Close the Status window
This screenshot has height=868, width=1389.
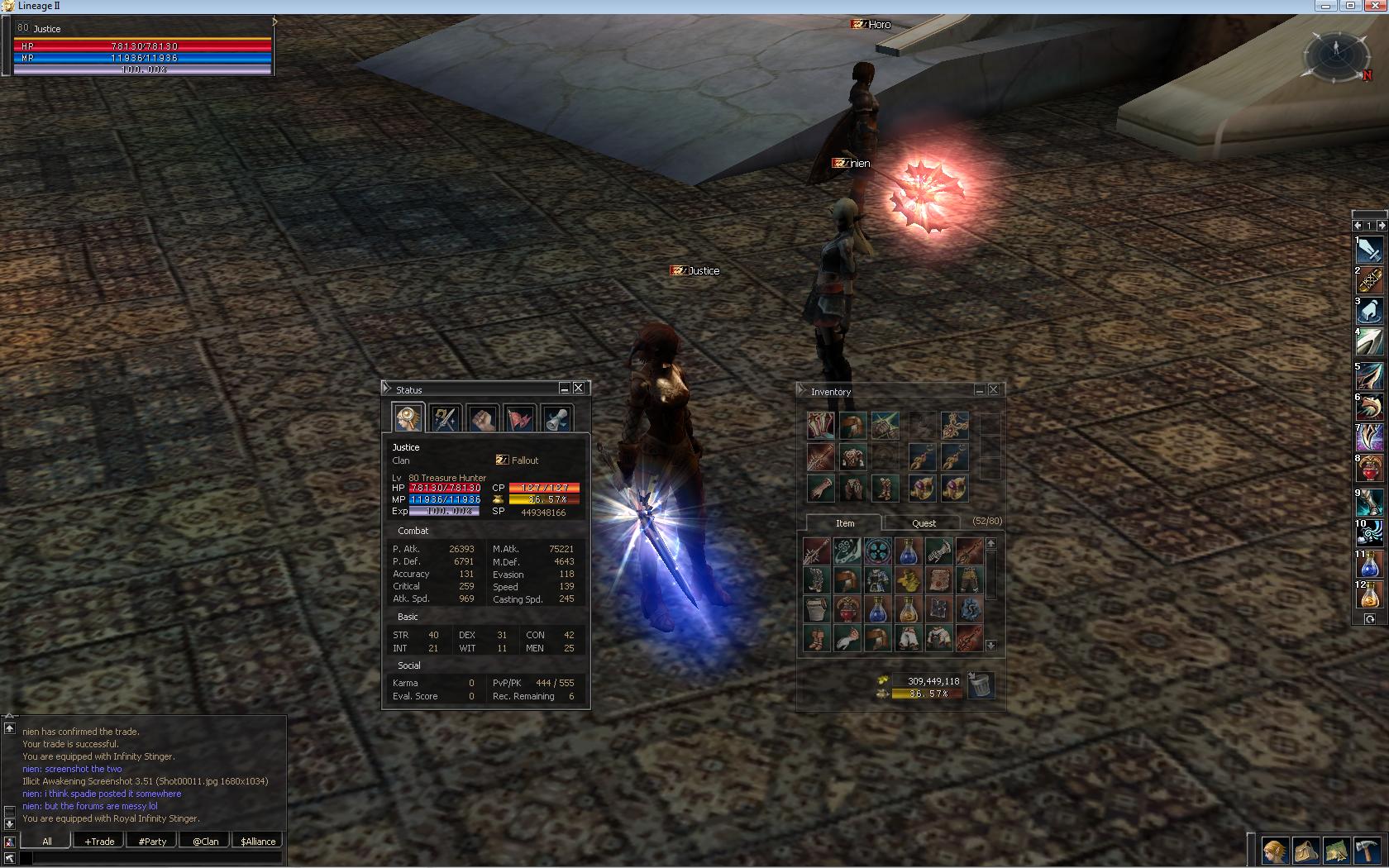click(579, 388)
